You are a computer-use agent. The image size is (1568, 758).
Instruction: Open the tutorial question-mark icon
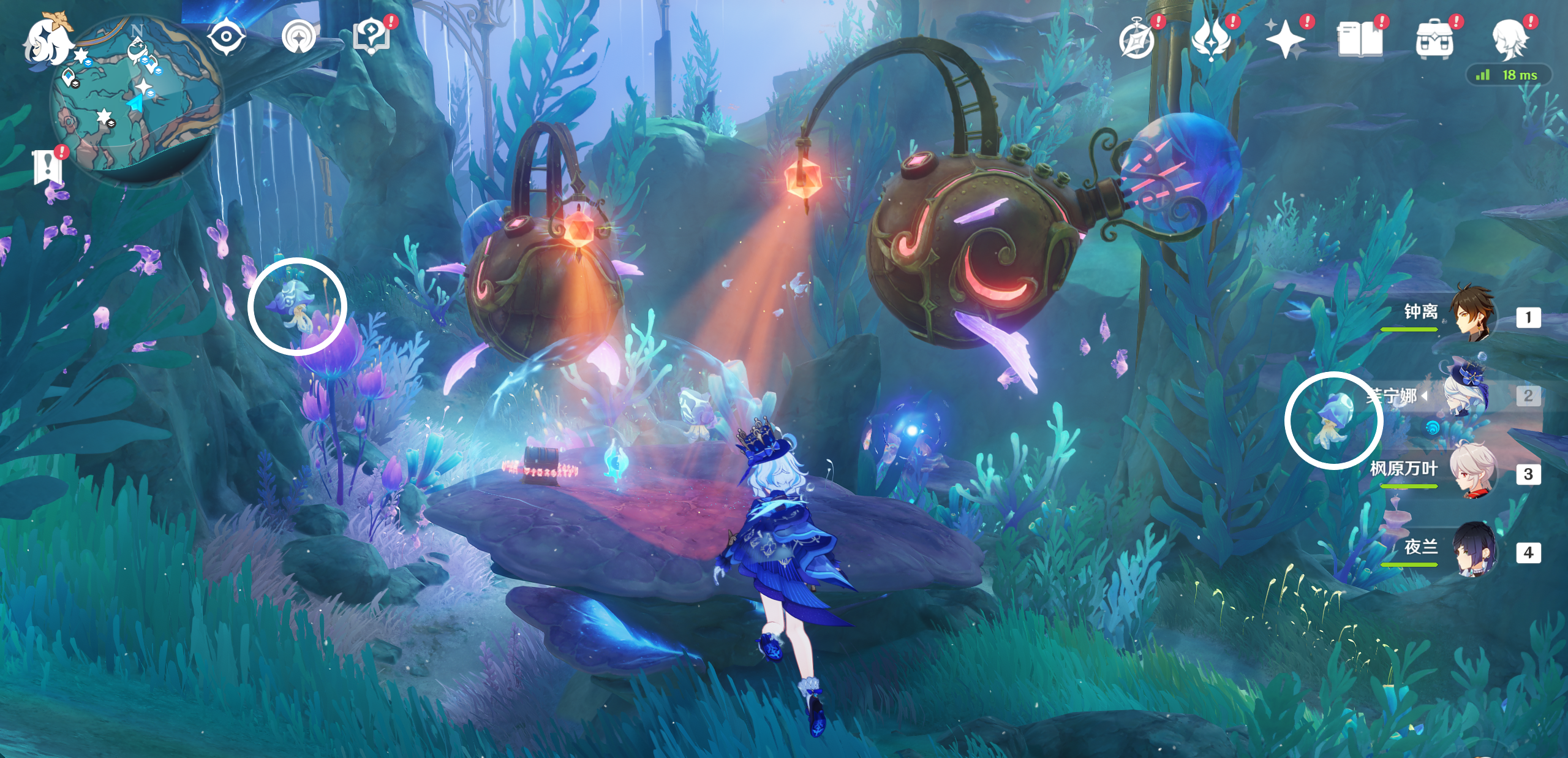point(371,37)
